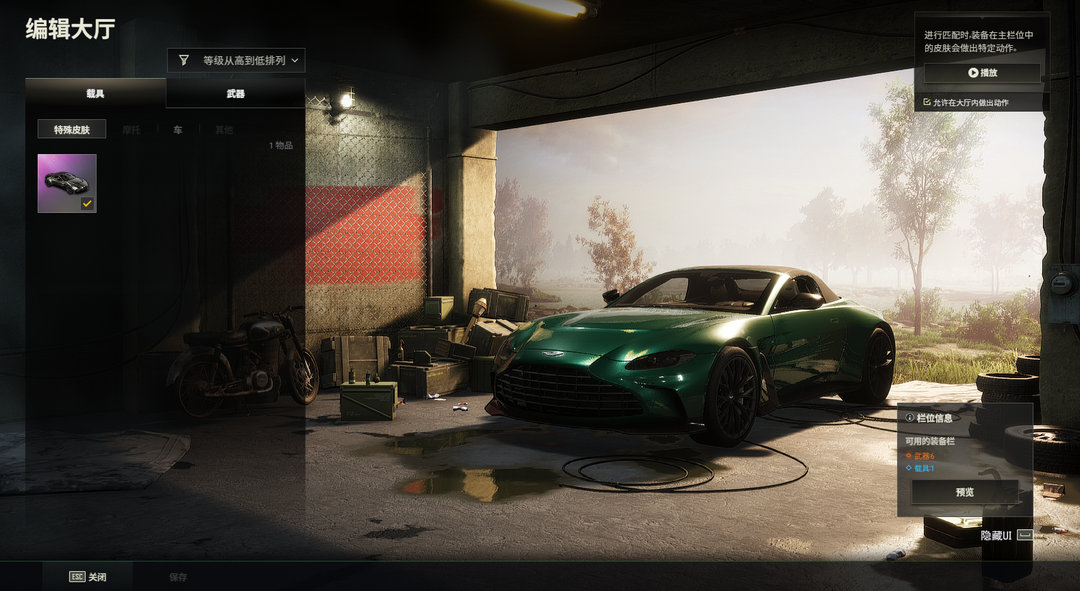The height and width of the screenshot is (591, 1080).
Task: Select the 特殊皮肤 category filter
Action: pos(72,129)
